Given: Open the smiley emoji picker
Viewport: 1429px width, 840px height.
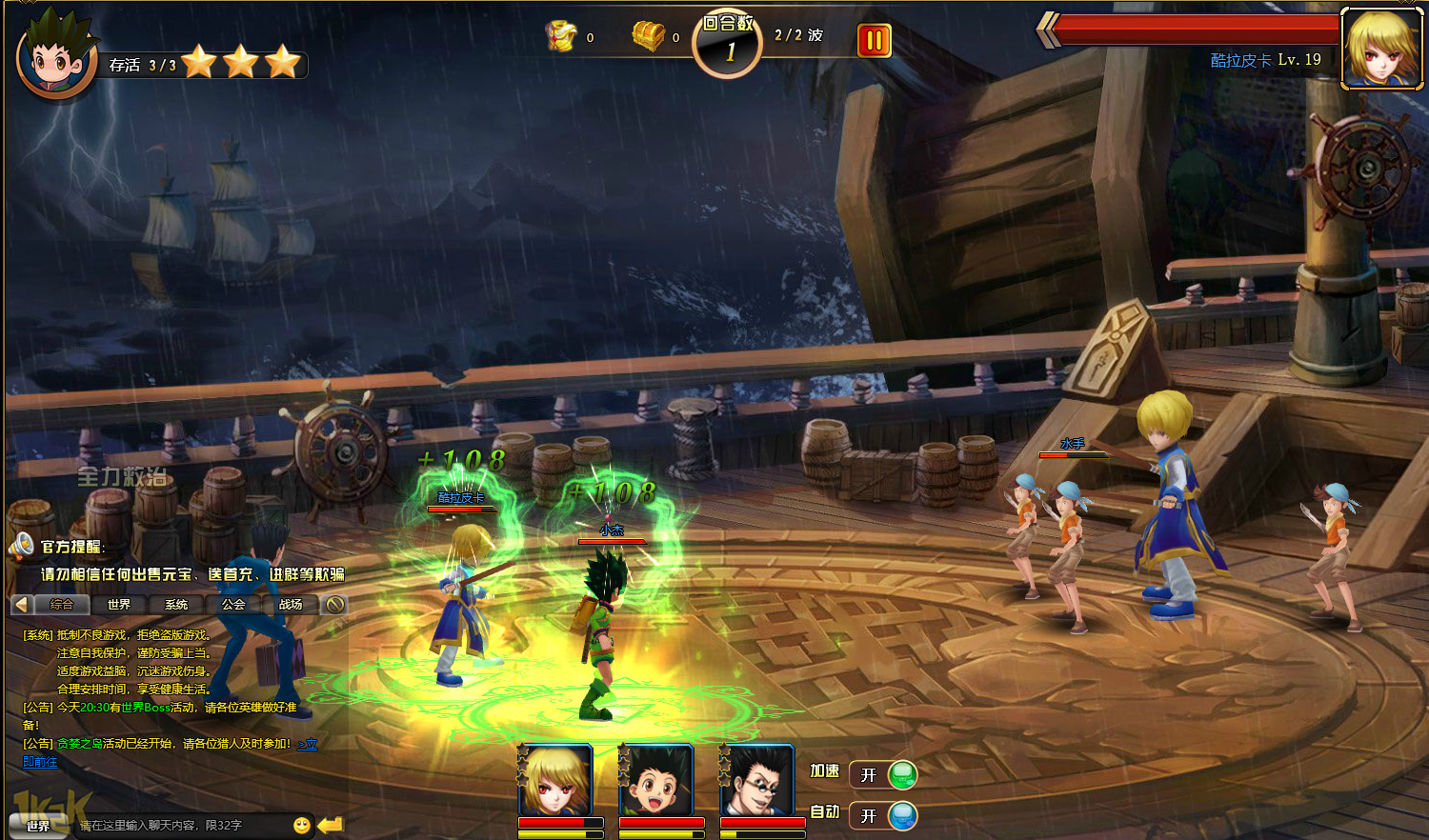Looking at the screenshot, I should 302,826.
